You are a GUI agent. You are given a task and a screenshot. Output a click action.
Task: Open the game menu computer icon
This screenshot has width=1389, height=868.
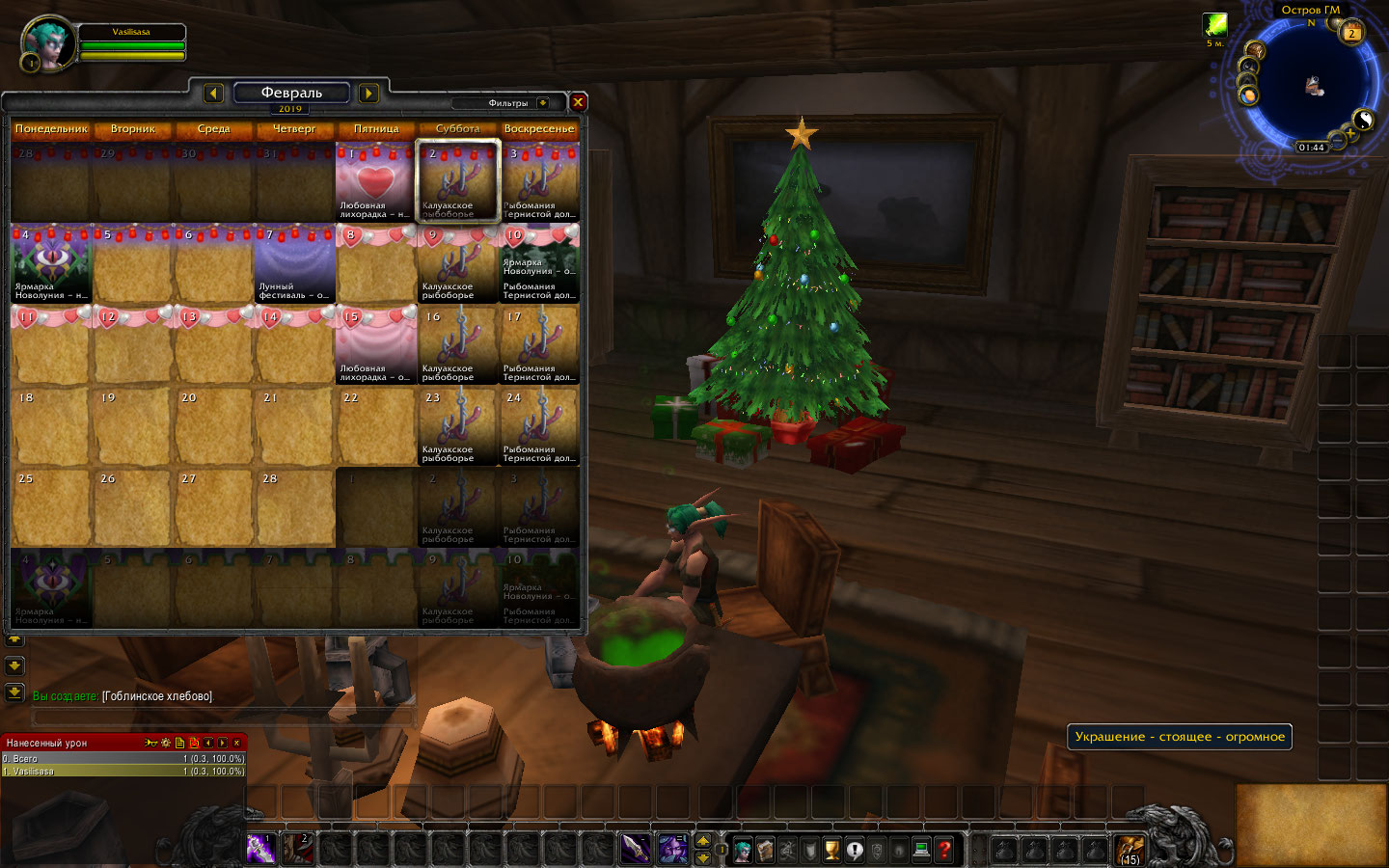click(x=920, y=849)
